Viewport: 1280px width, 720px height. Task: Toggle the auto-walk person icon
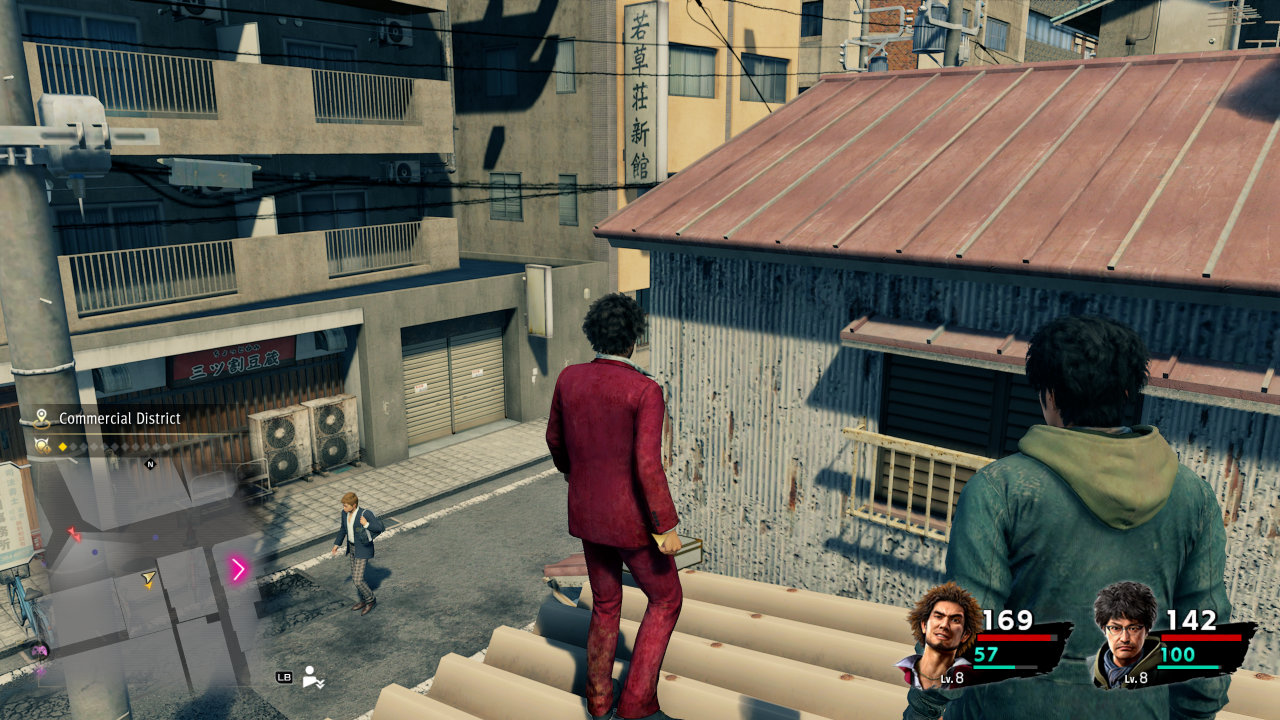(x=313, y=677)
